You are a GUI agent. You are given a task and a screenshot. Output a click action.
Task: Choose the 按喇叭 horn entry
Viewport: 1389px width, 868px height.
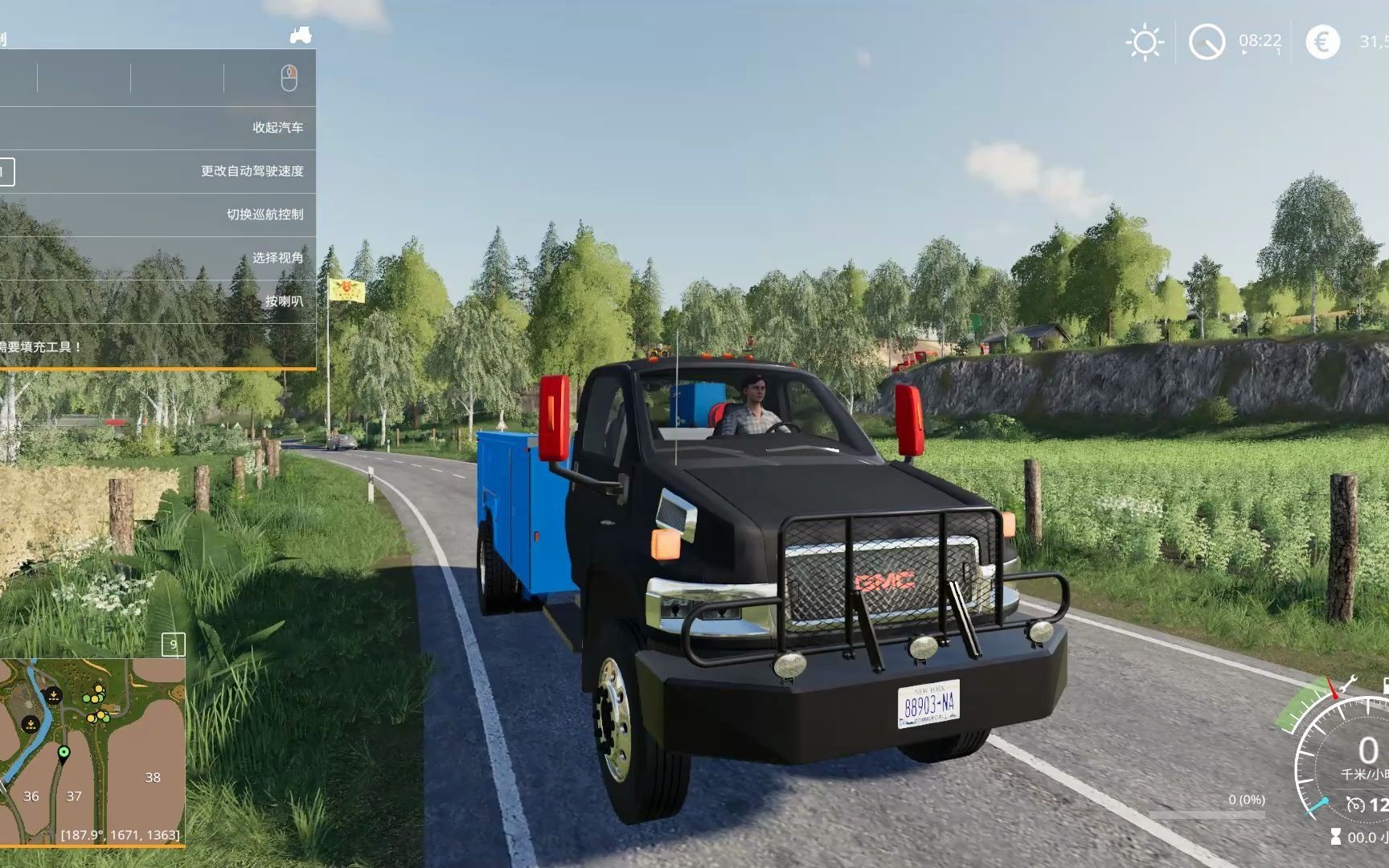[x=284, y=301]
